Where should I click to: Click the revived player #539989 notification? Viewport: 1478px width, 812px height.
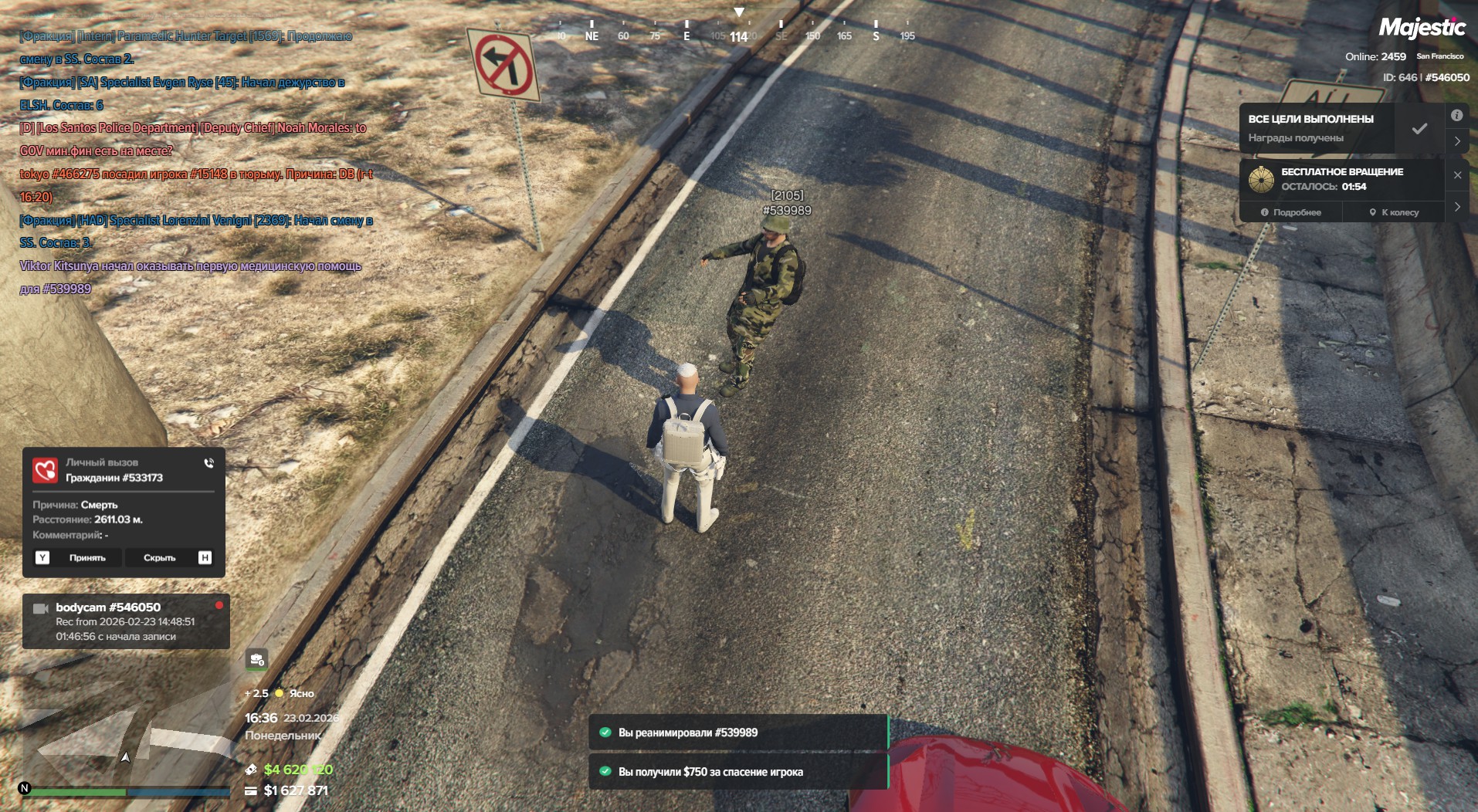(738, 732)
